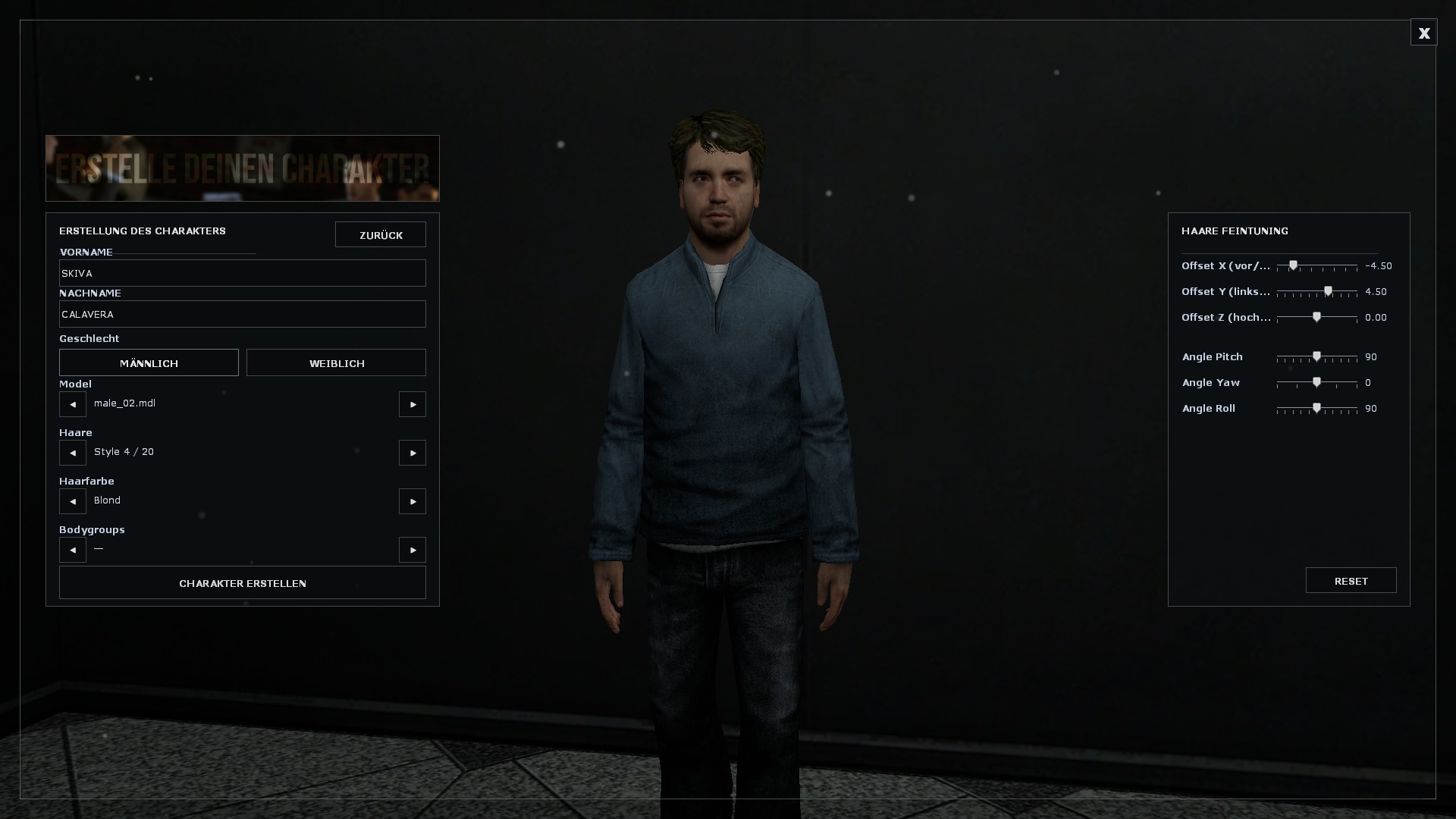Click the previous Haarfarbe arrow

72,501
